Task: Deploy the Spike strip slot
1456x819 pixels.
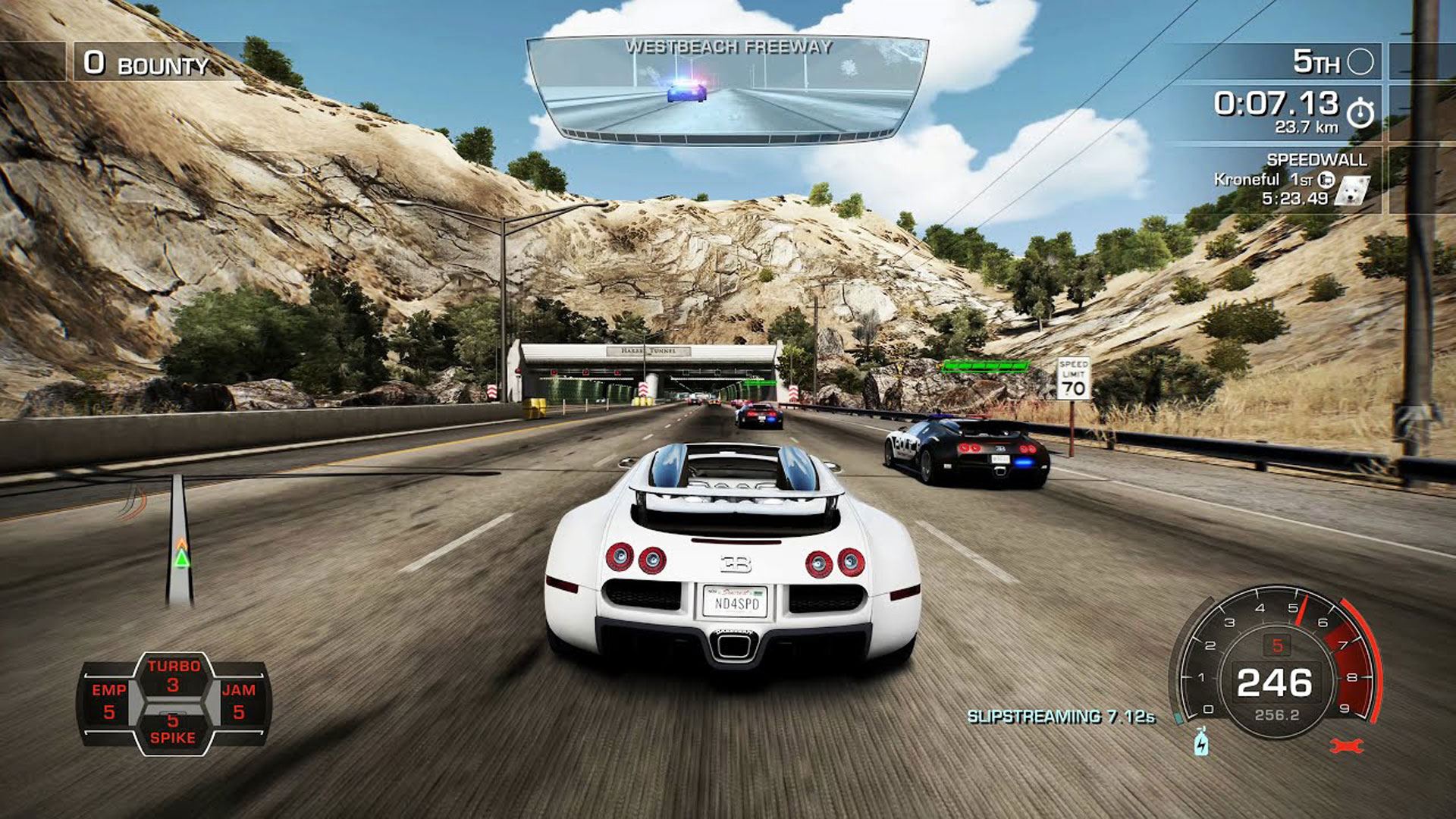Action: pyautogui.click(x=173, y=729)
